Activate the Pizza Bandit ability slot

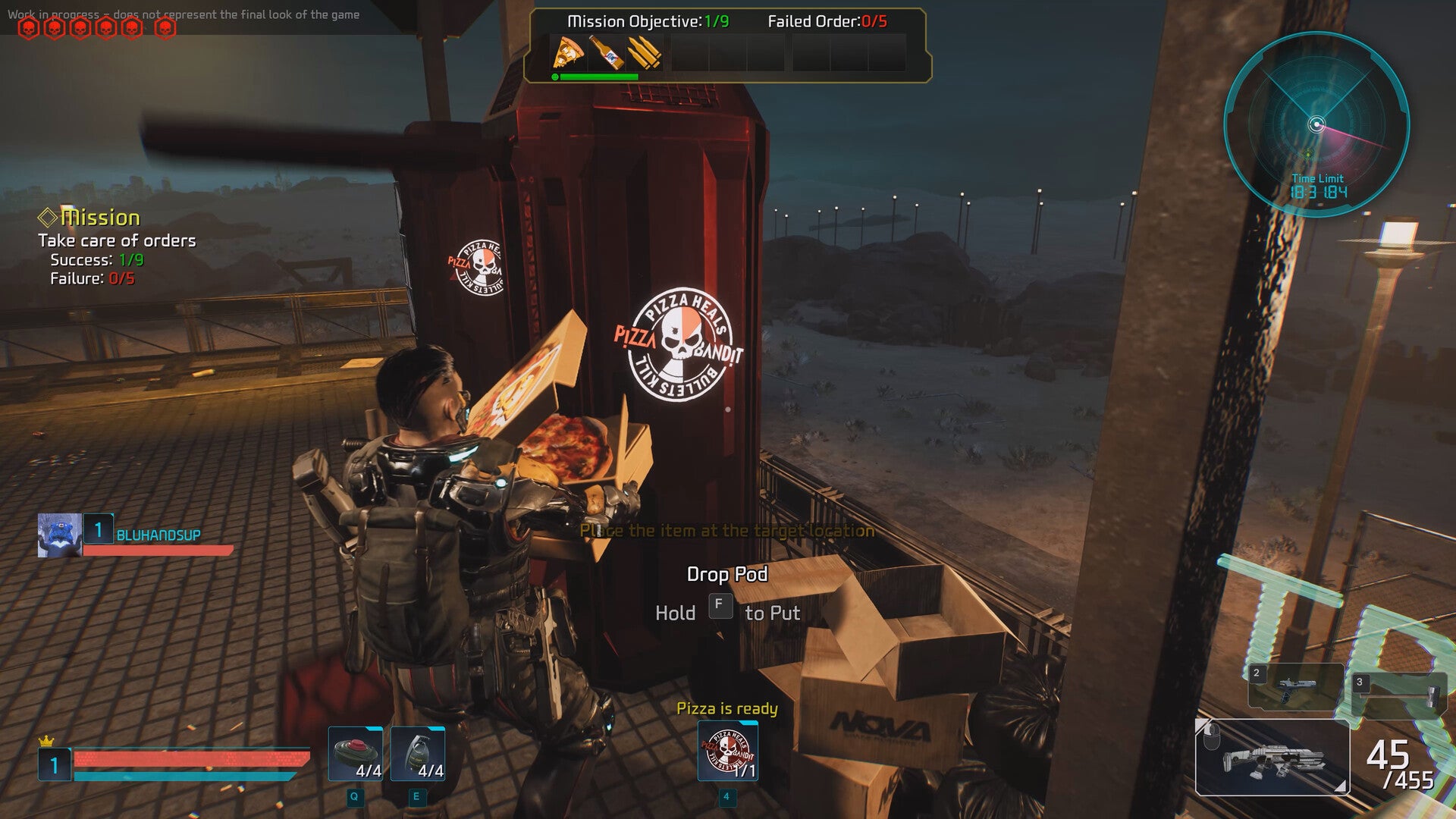pos(727,751)
